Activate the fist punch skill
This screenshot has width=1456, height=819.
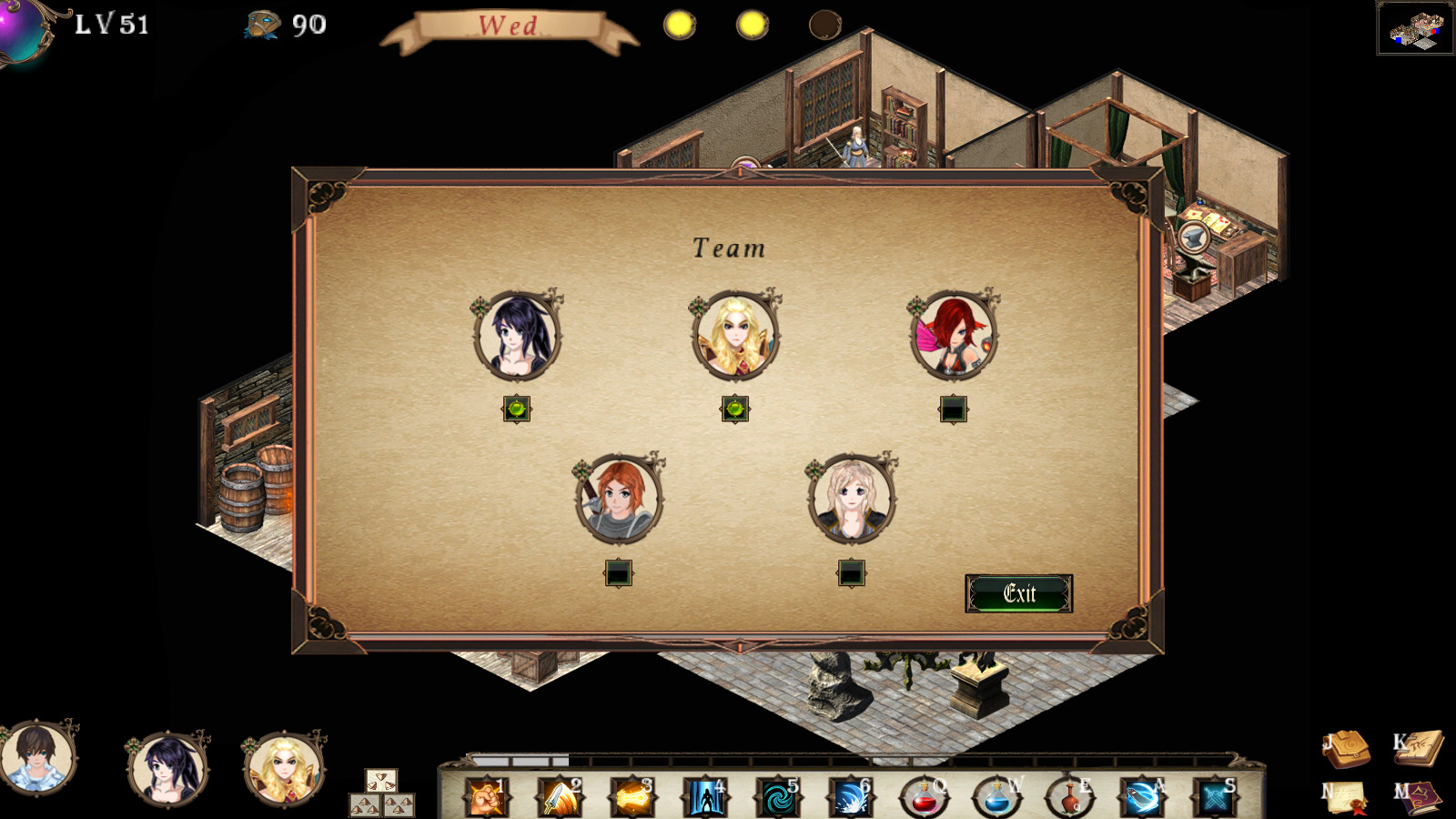(487, 798)
